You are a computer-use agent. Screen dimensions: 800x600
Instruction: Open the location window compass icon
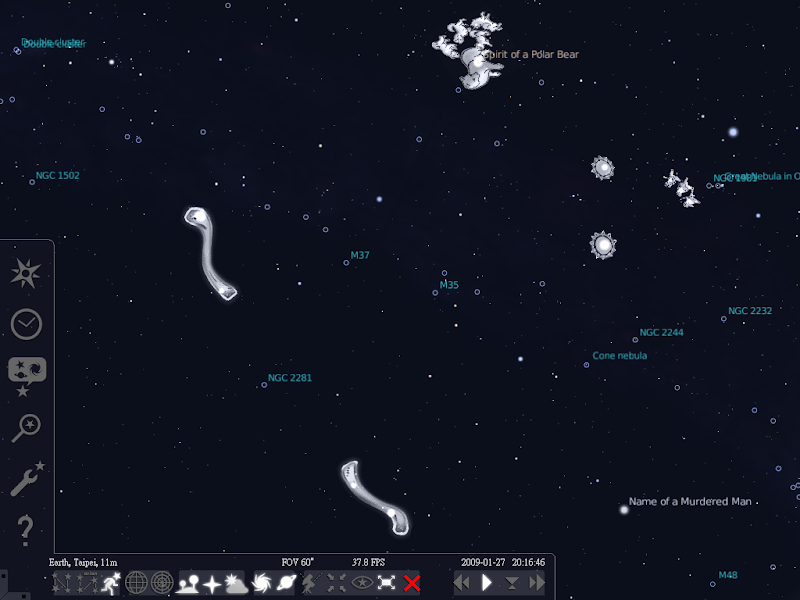(26, 271)
